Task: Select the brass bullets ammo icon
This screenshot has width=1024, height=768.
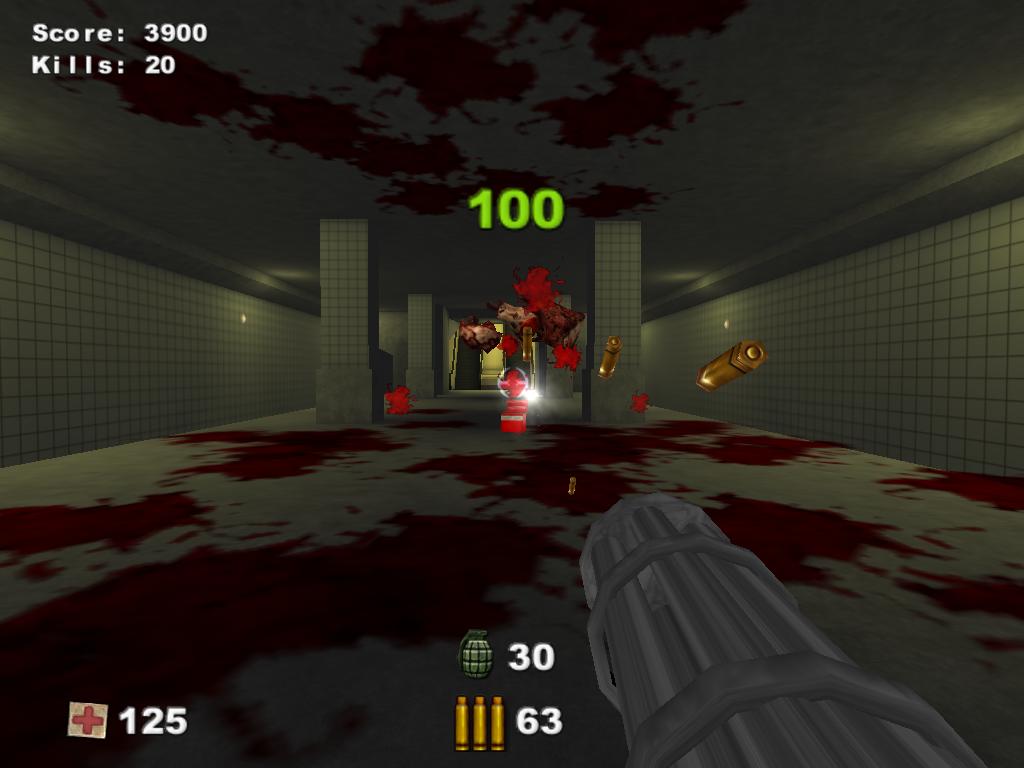Action: pos(480,722)
